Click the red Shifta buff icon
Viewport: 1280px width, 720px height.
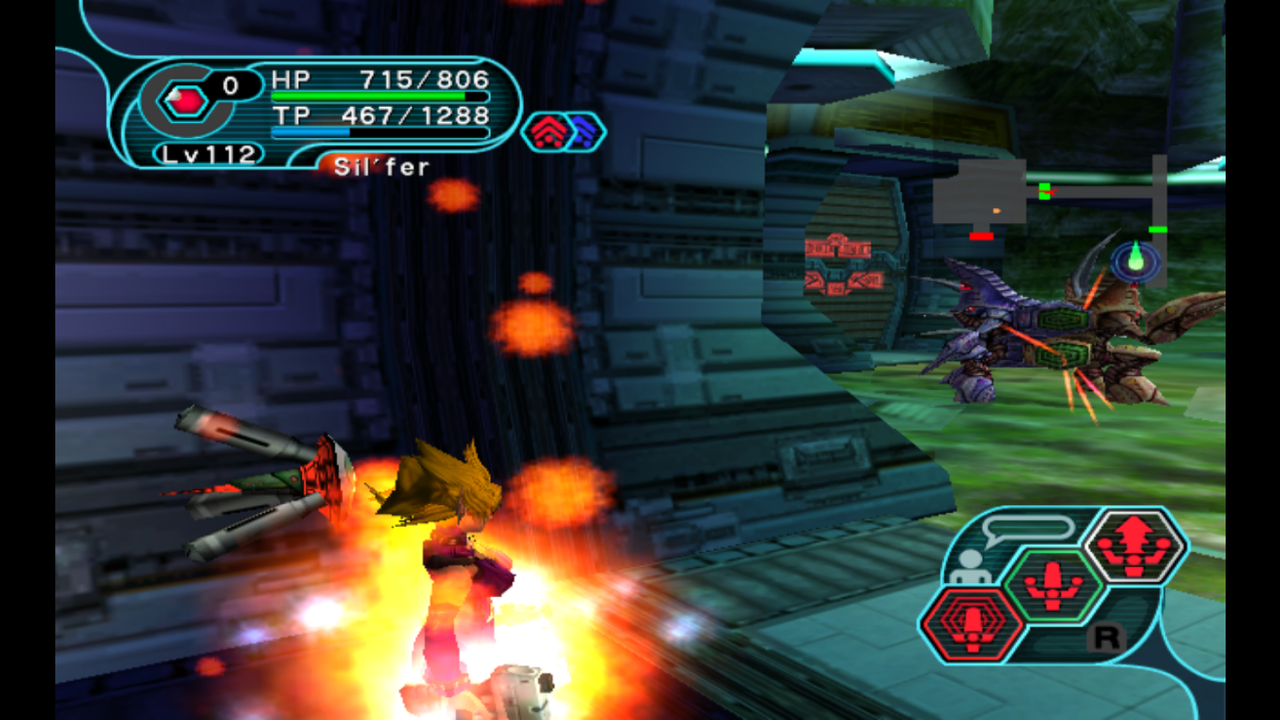[546, 132]
